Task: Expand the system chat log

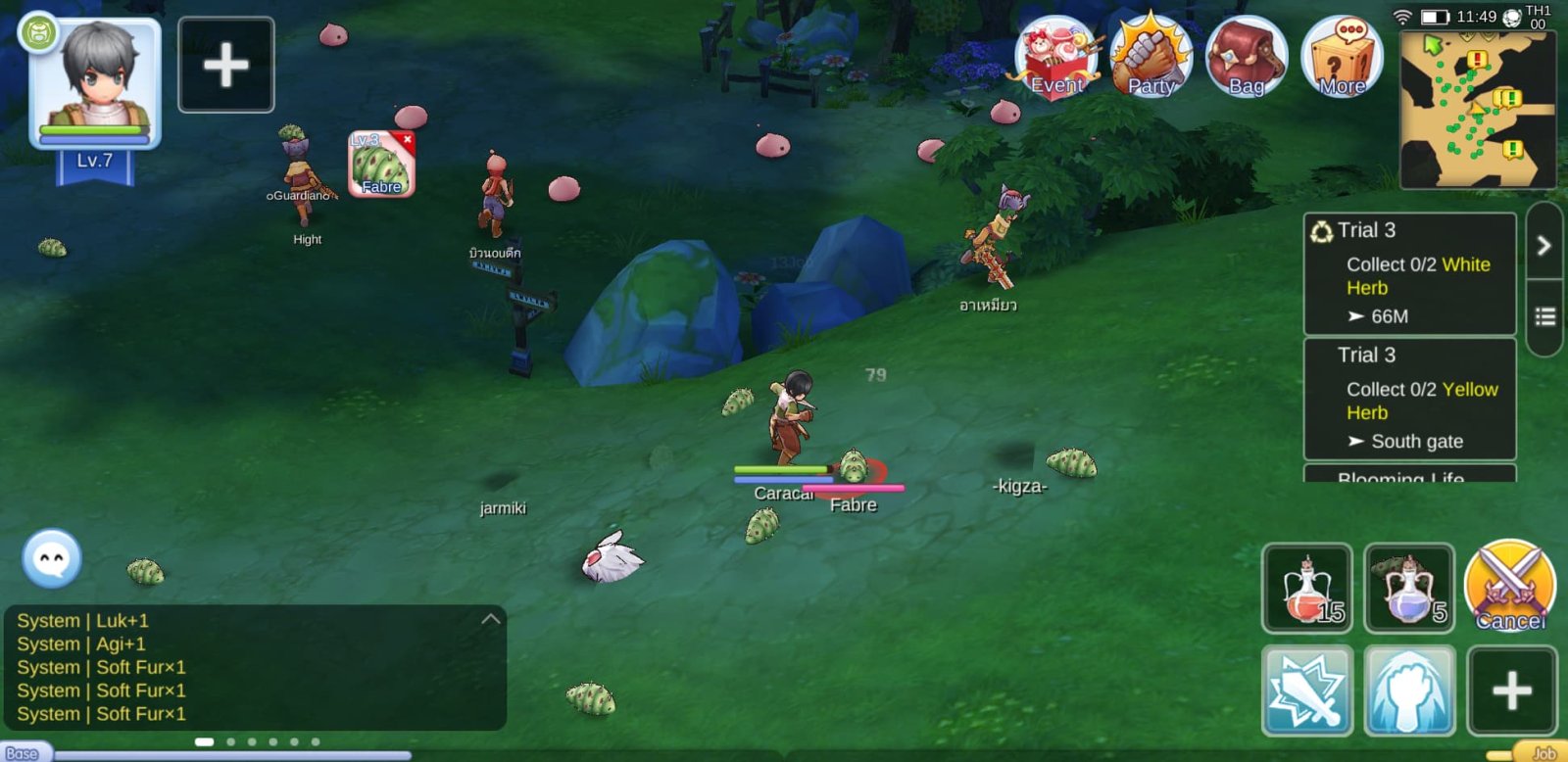Action: pos(491,619)
